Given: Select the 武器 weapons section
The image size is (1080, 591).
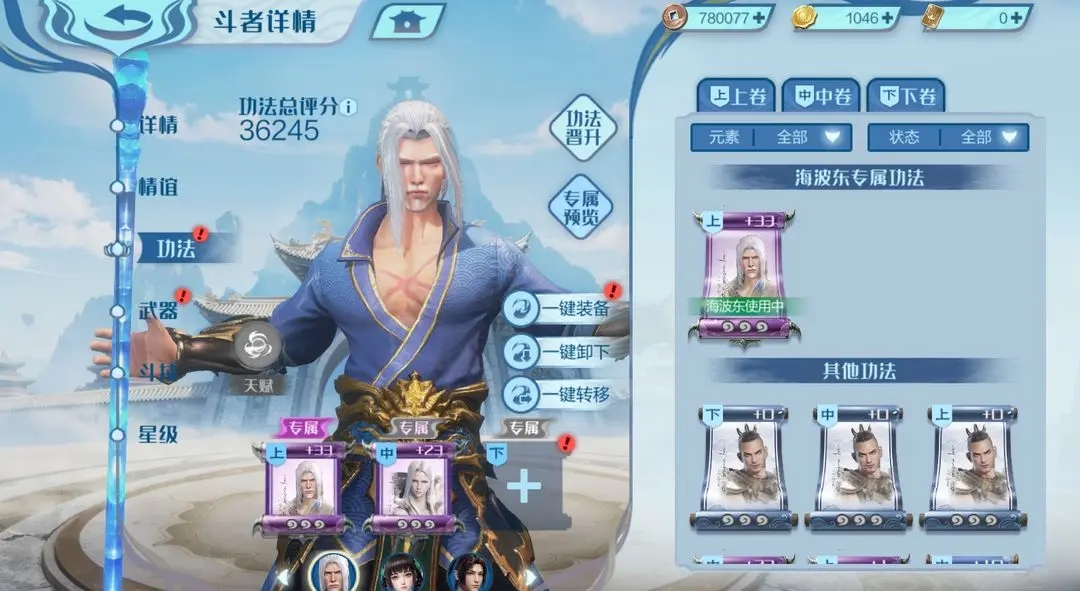Looking at the screenshot, I should click(158, 310).
